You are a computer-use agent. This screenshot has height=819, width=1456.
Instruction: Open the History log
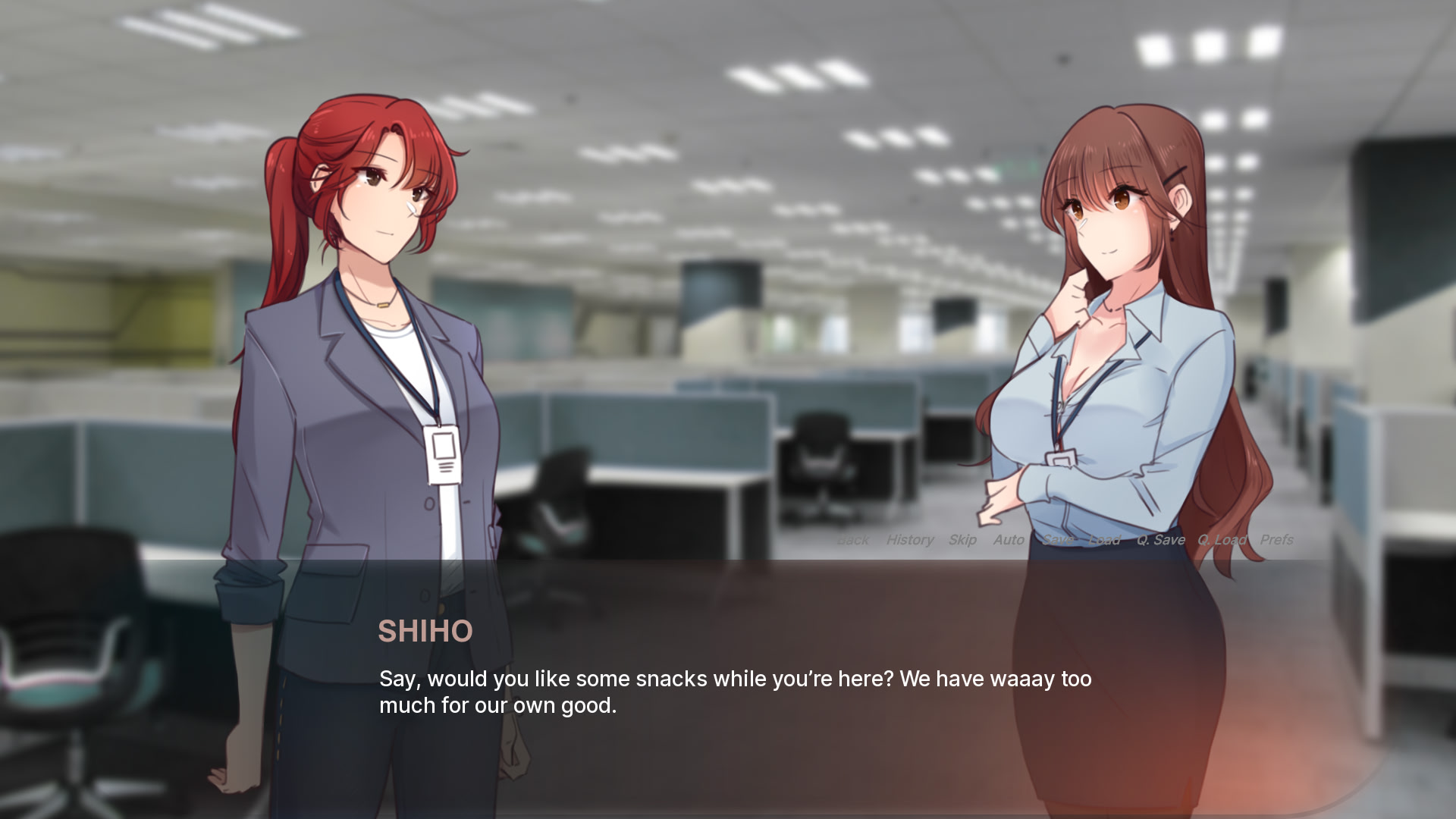point(910,540)
